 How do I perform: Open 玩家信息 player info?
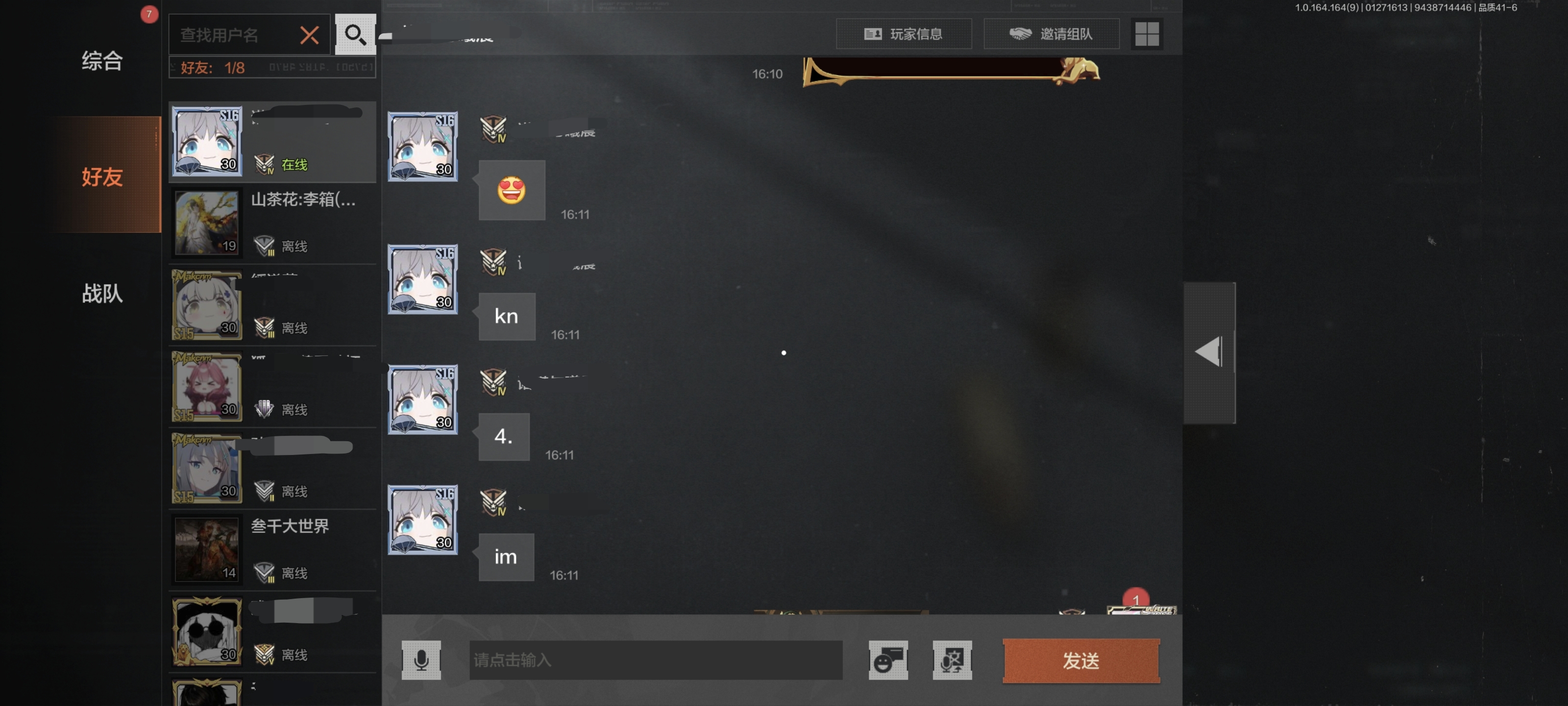pos(904,34)
